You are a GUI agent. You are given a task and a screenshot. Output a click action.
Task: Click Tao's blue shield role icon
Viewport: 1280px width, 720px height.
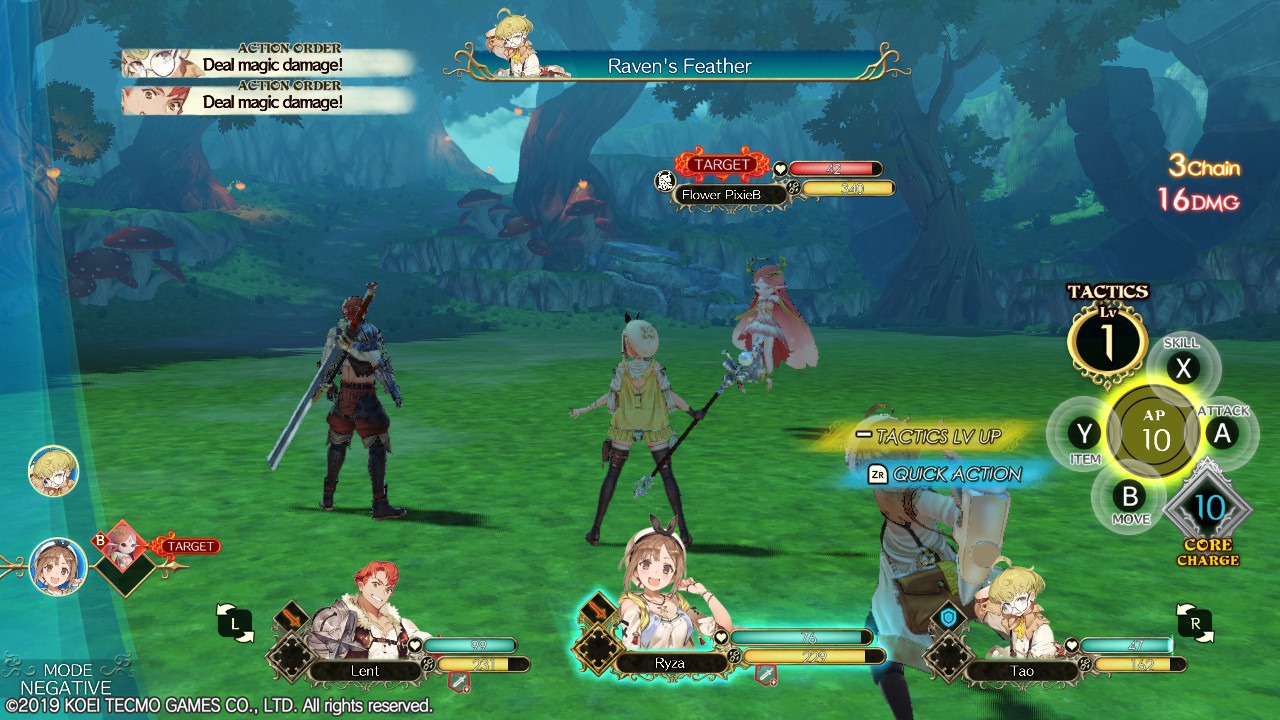pos(948,619)
